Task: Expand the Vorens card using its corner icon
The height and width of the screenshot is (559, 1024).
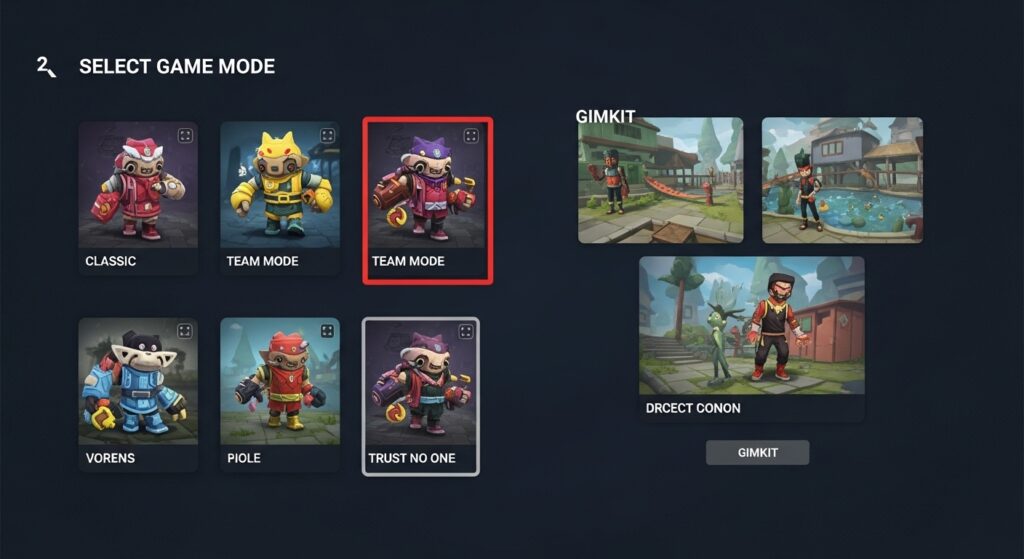Action: 184,331
